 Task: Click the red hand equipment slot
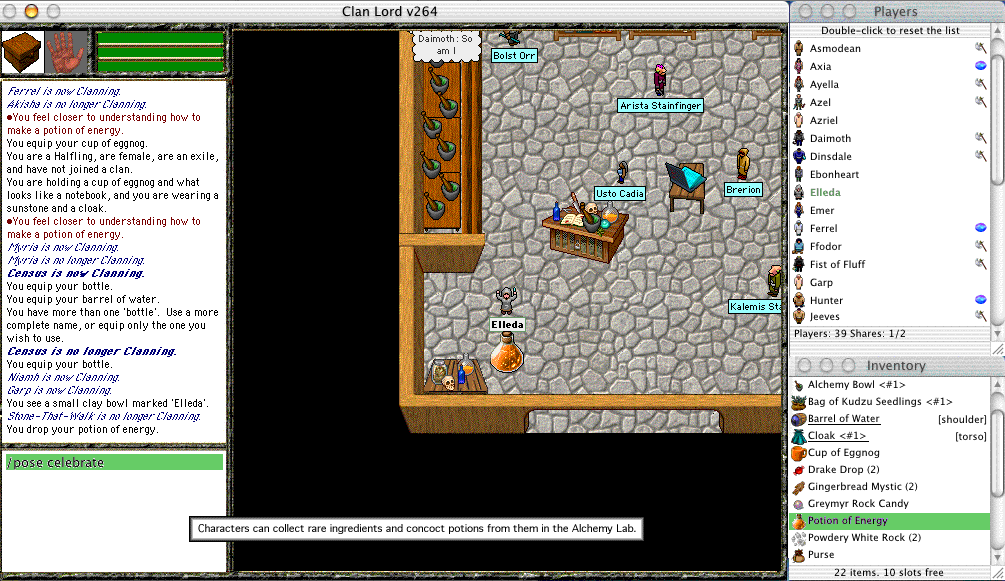67,51
